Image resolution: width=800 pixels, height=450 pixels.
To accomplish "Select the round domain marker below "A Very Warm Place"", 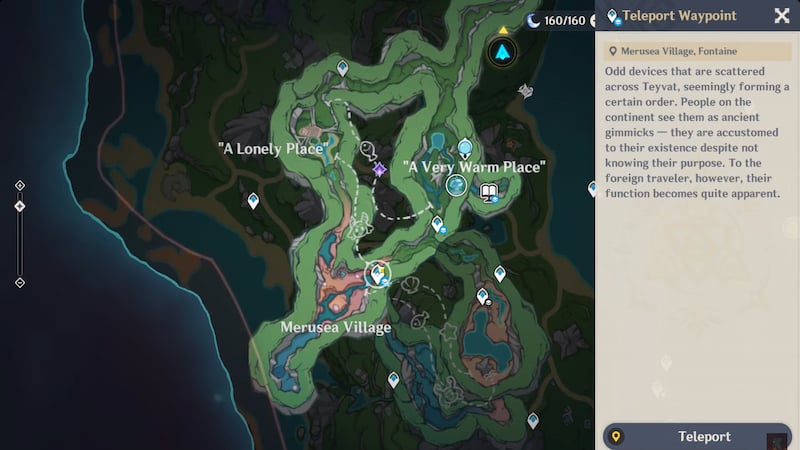I will pyautogui.click(x=457, y=185).
